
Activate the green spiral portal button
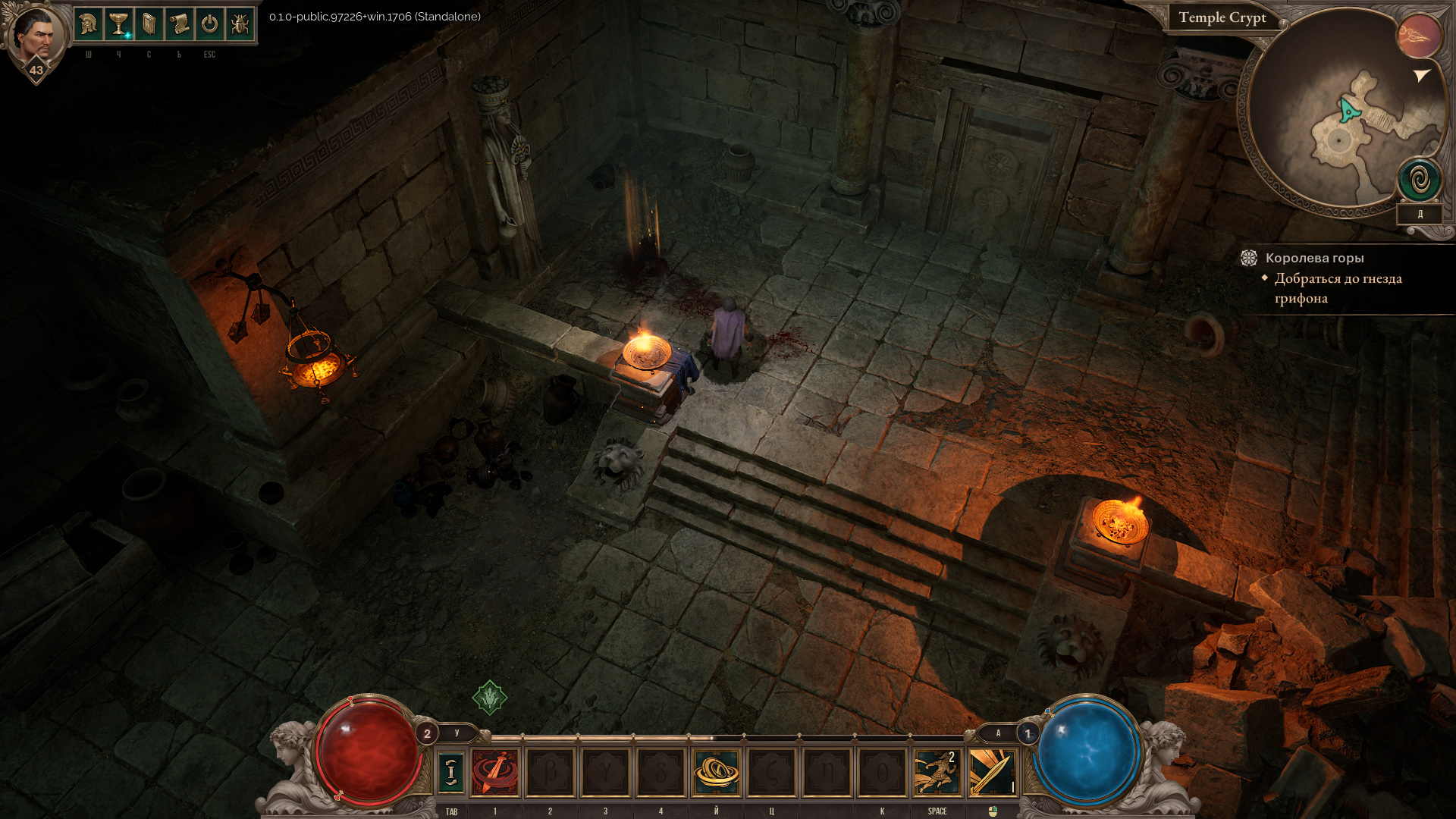tap(1420, 180)
